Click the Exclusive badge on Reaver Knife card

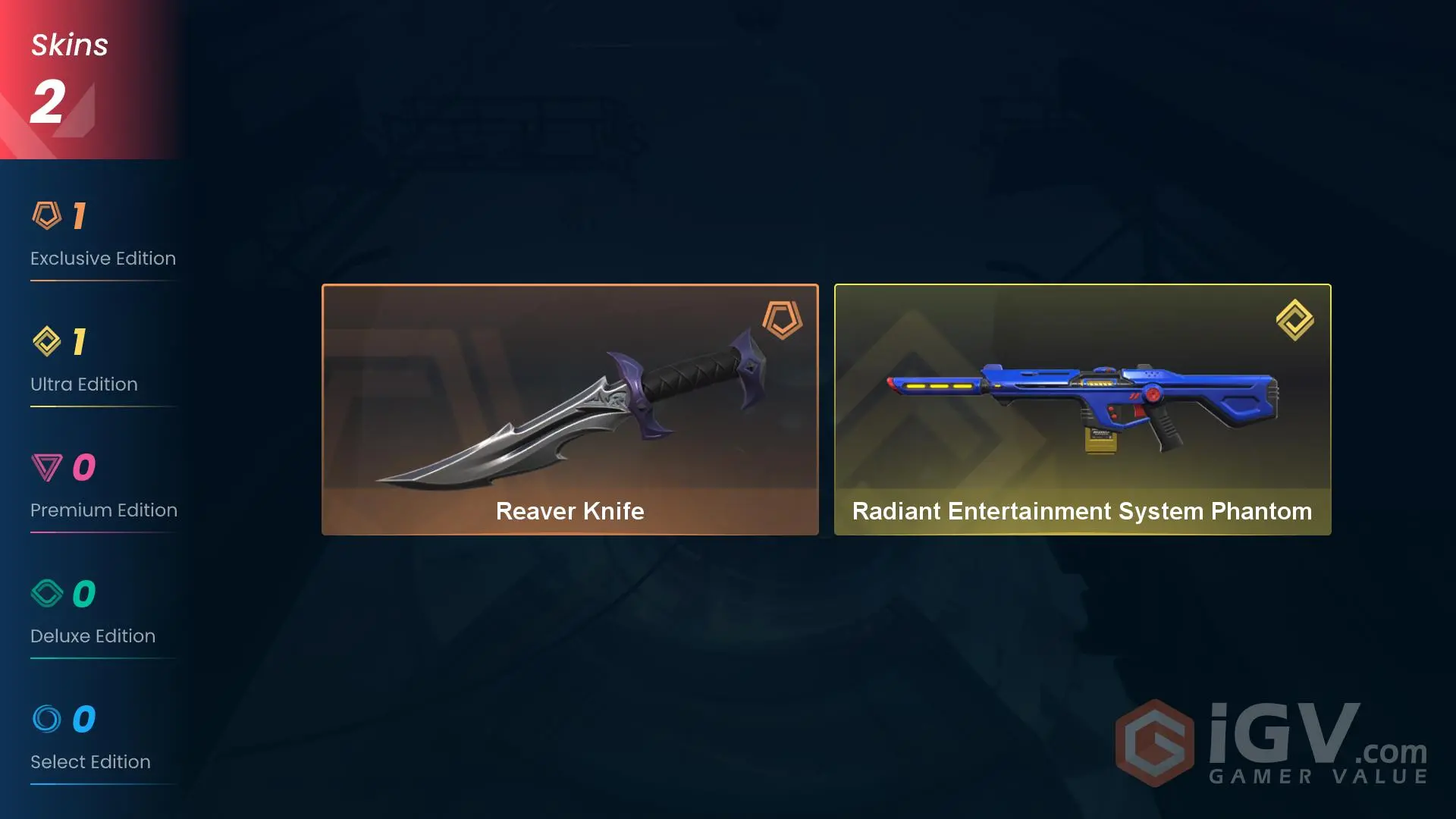click(781, 322)
